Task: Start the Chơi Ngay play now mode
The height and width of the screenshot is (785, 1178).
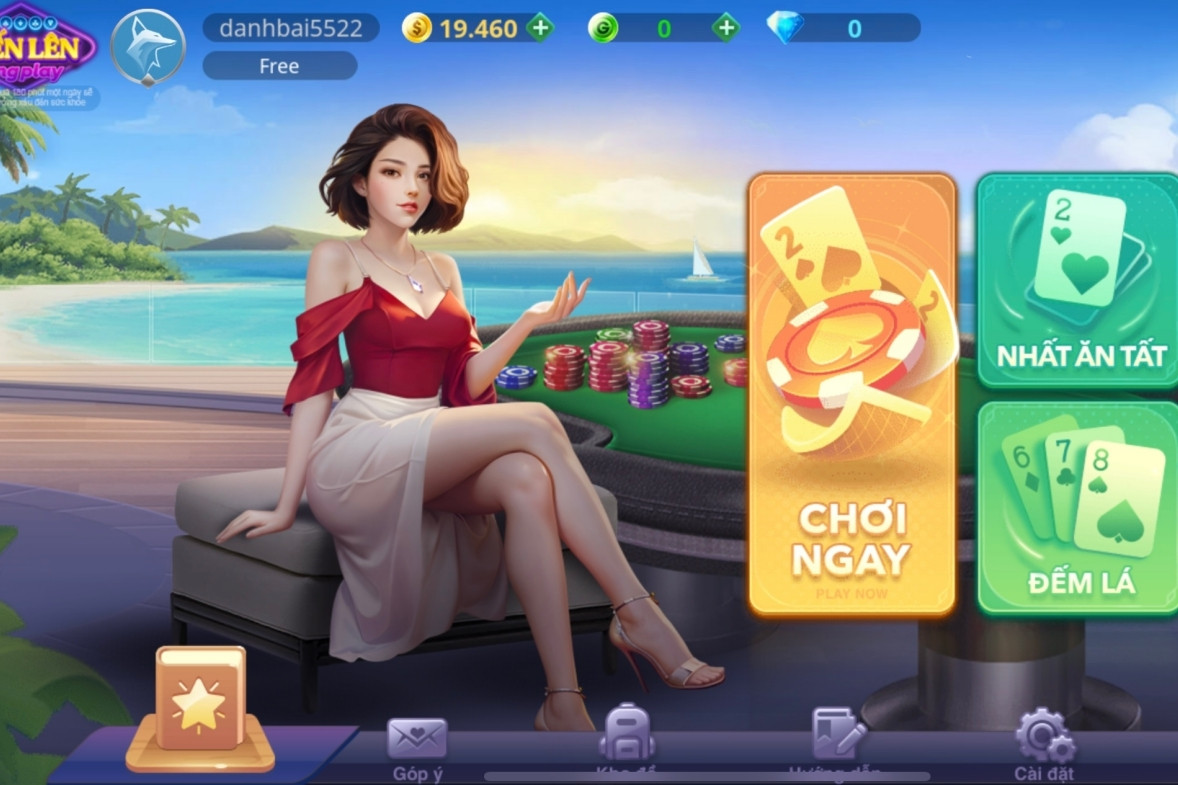Action: 852,395
